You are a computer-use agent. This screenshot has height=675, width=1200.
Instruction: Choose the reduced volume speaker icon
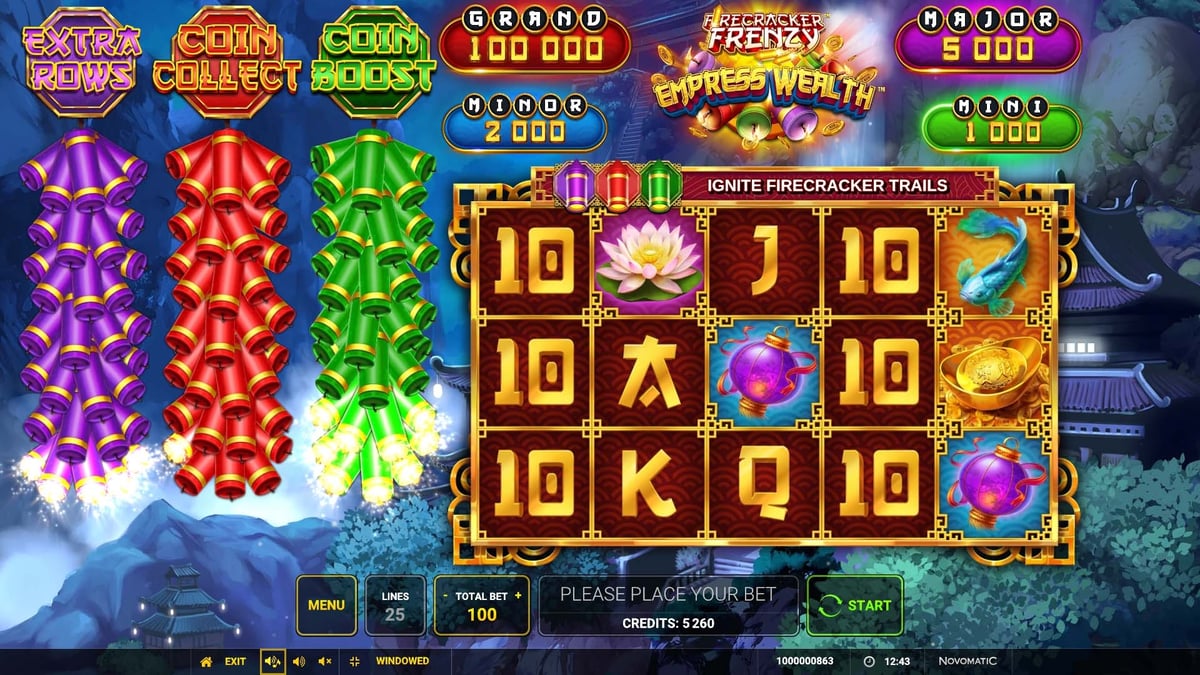point(298,661)
